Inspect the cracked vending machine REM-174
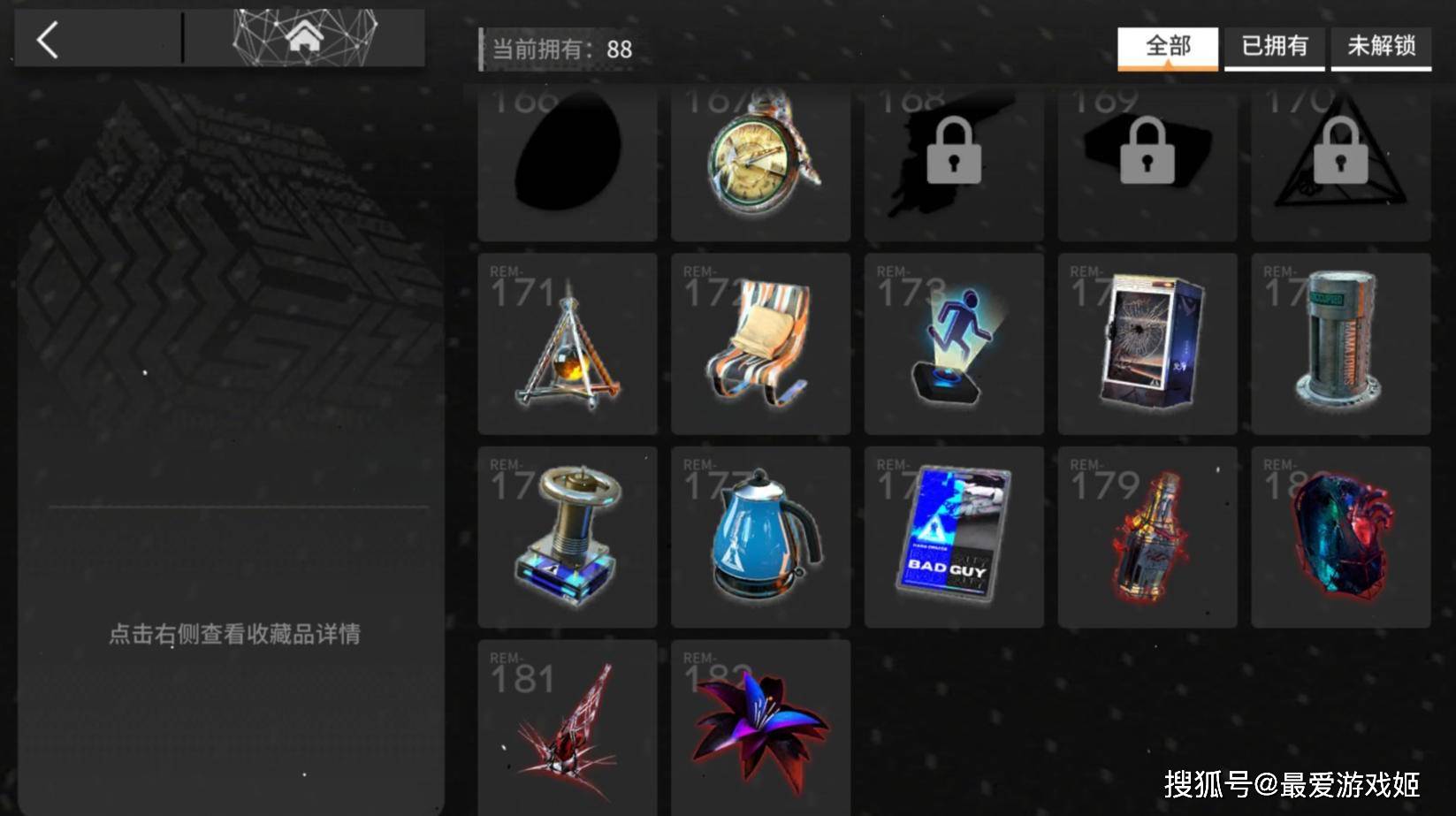This screenshot has width=1456, height=816. [x=1147, y=345]
